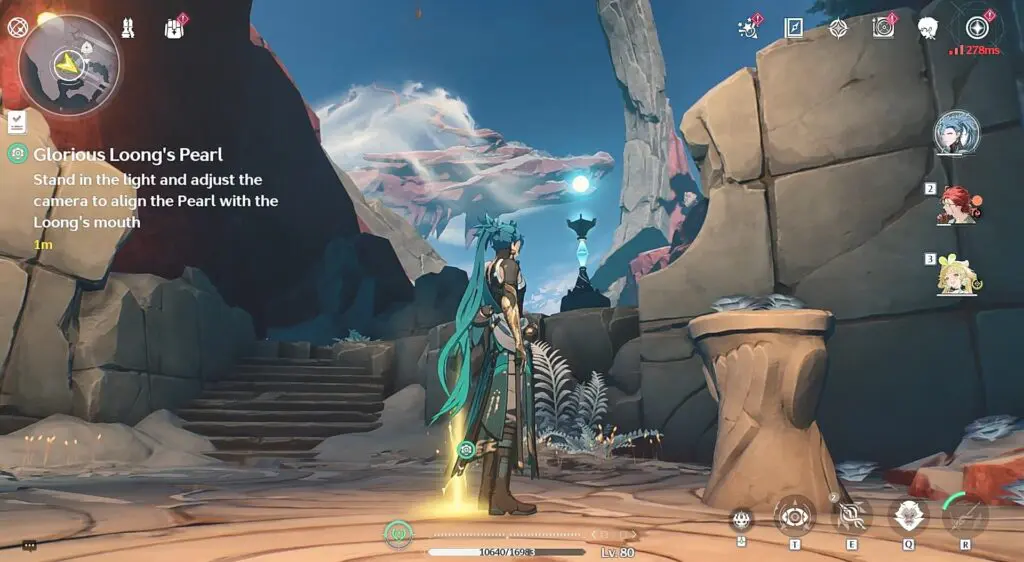Open the events star icon

click(x=747, y=28)
